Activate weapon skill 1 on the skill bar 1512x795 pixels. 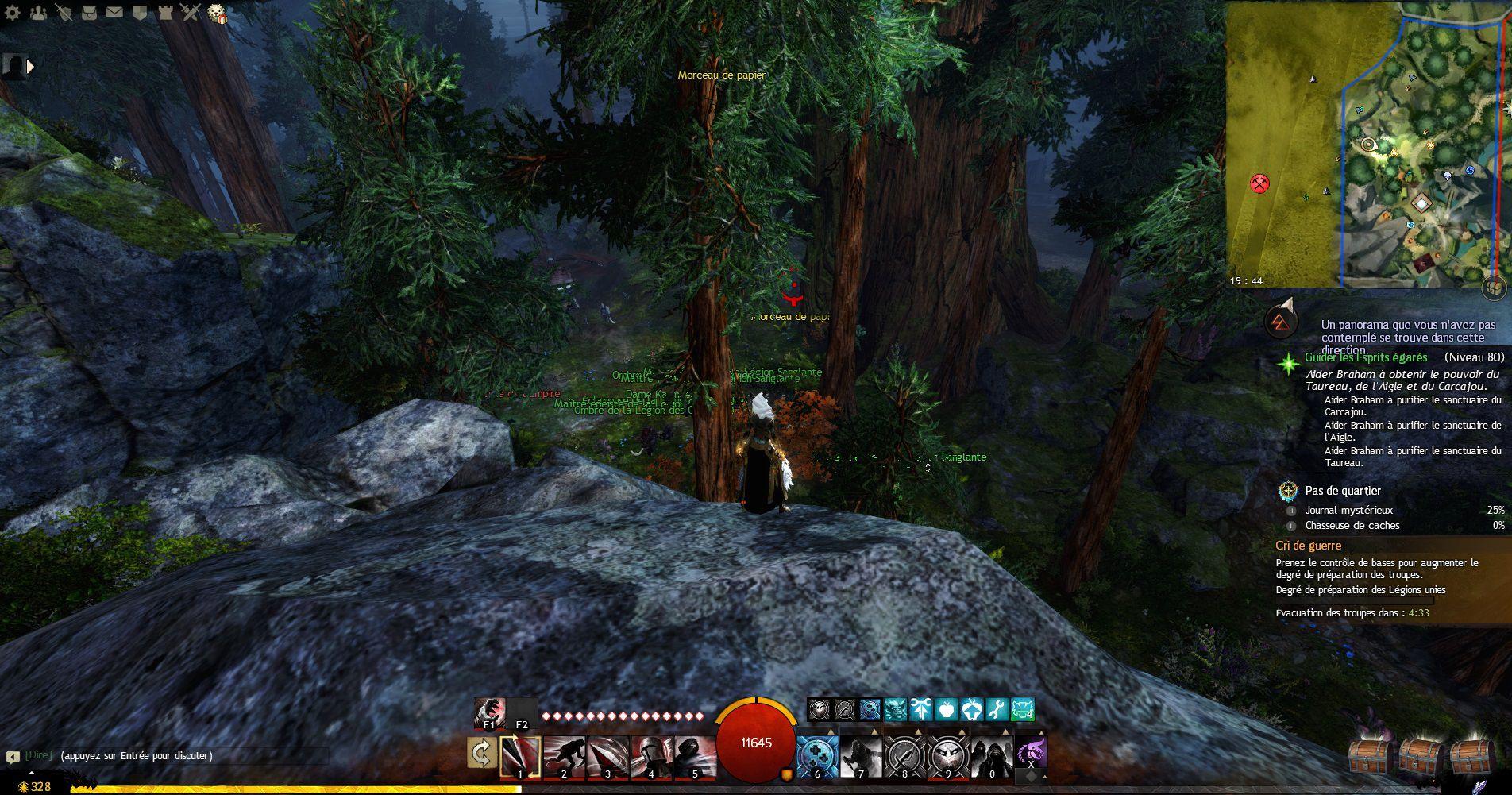[x=520, y=757]
